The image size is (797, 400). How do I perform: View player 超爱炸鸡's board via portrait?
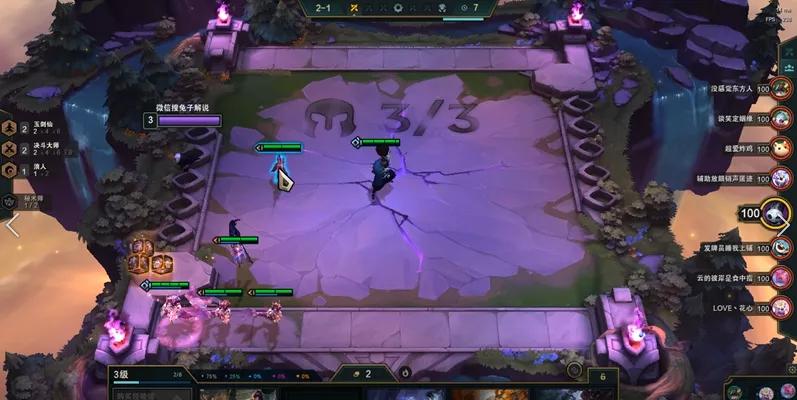point(782,148)
